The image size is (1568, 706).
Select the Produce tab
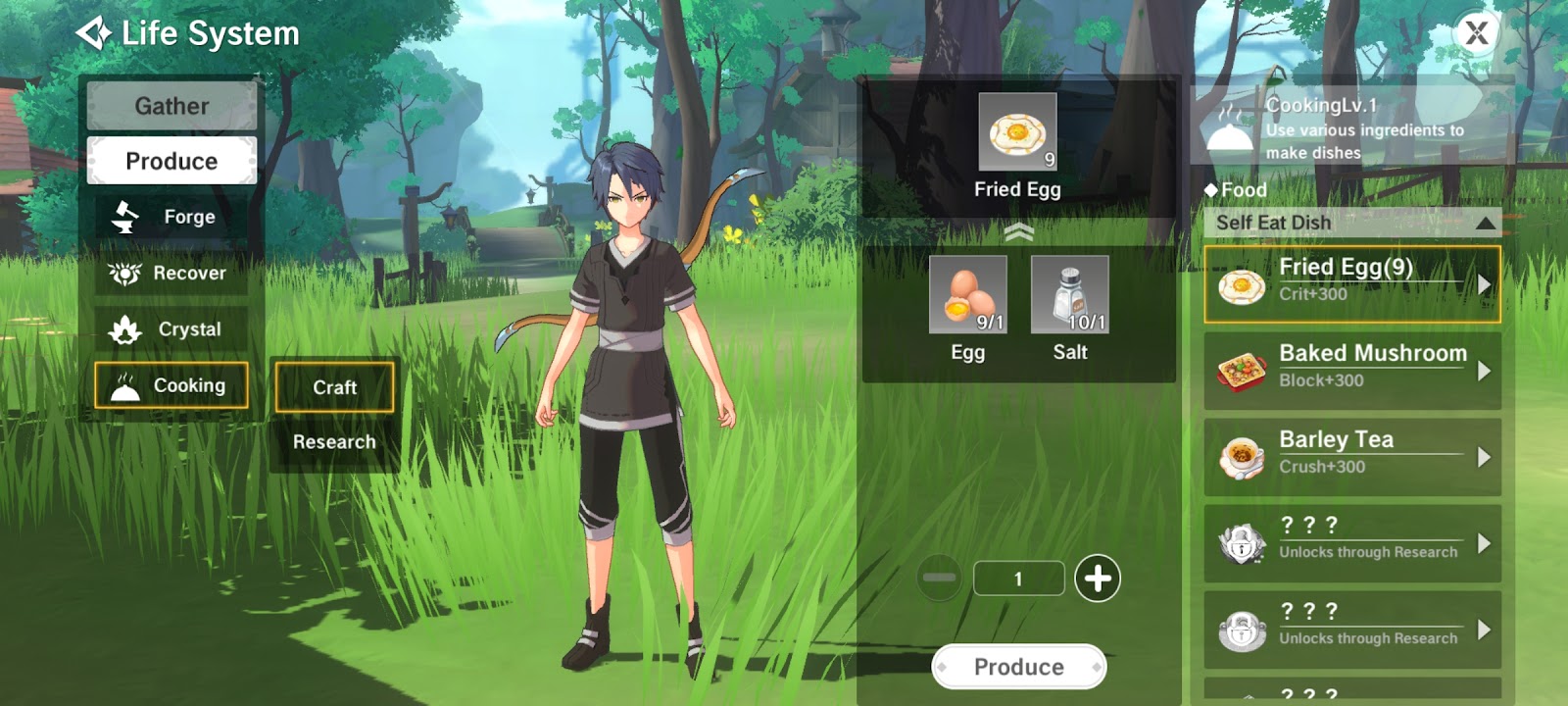click(171, 161)
